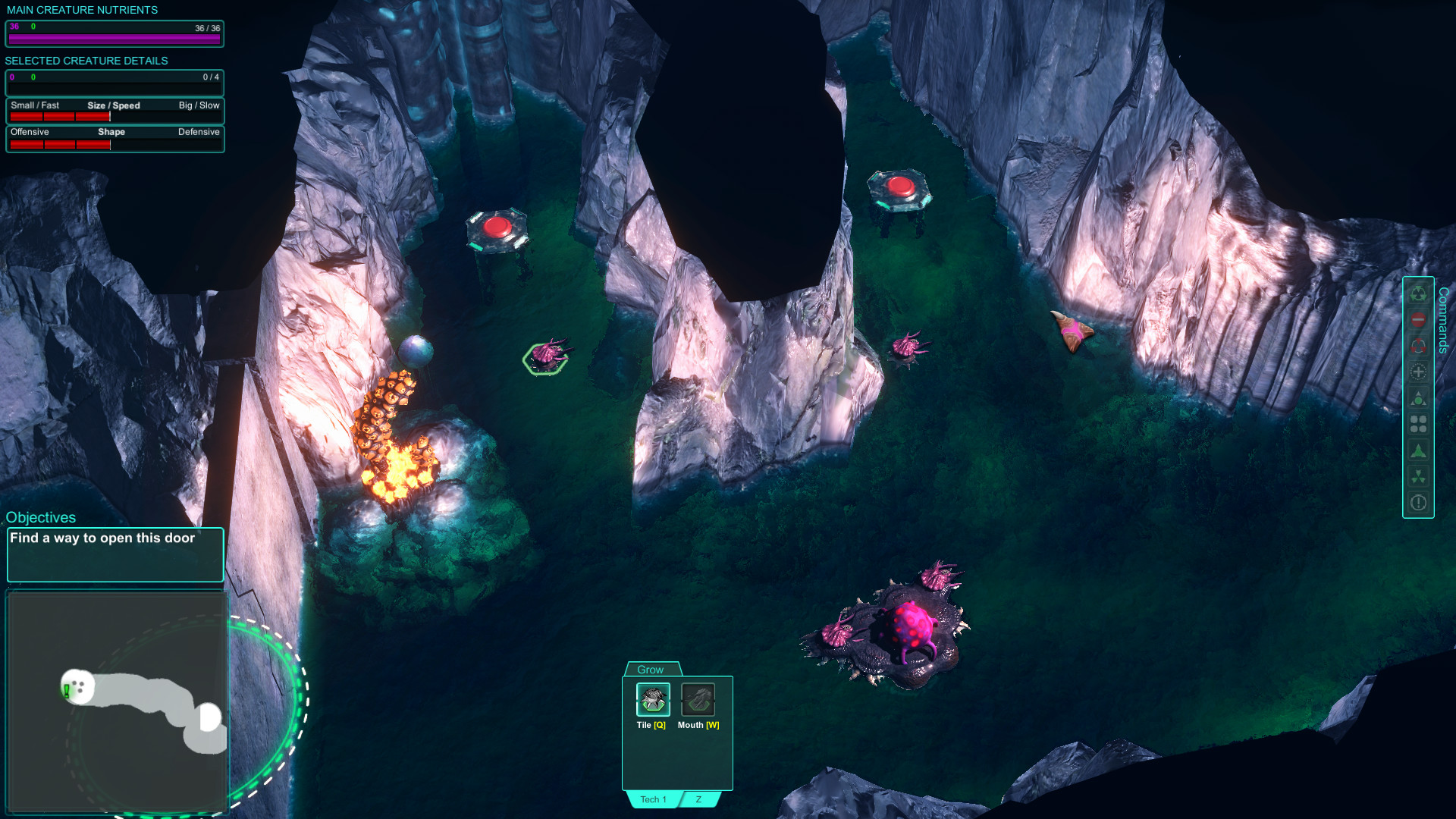Click the three-arrow scatter command icon
The width and height of the screenshot is (1456, 819).
[x=1418, y=475]
